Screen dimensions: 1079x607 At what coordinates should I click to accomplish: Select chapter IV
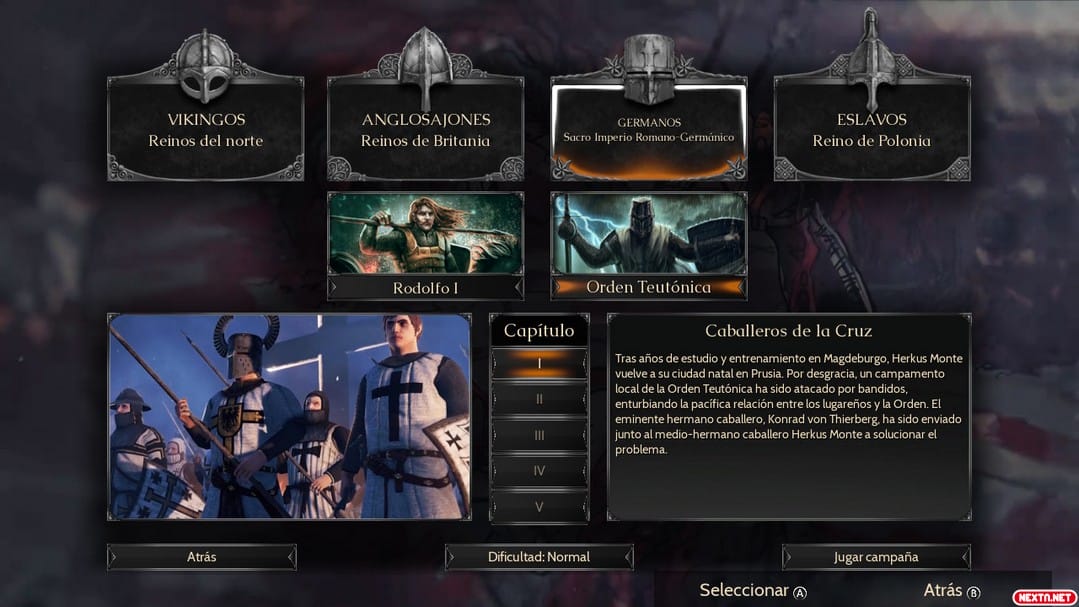539,471
